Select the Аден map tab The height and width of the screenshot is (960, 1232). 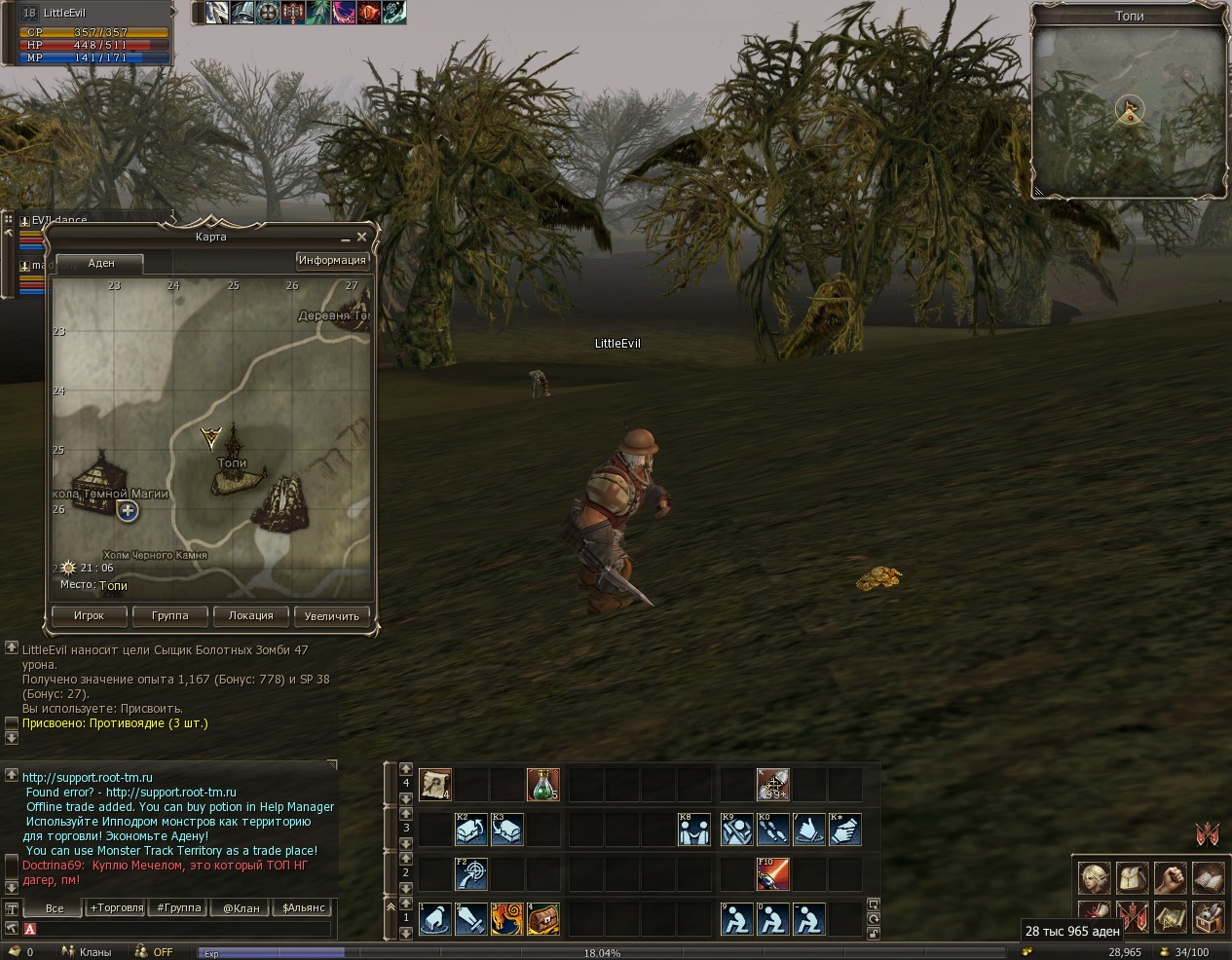tap(101, 263)
